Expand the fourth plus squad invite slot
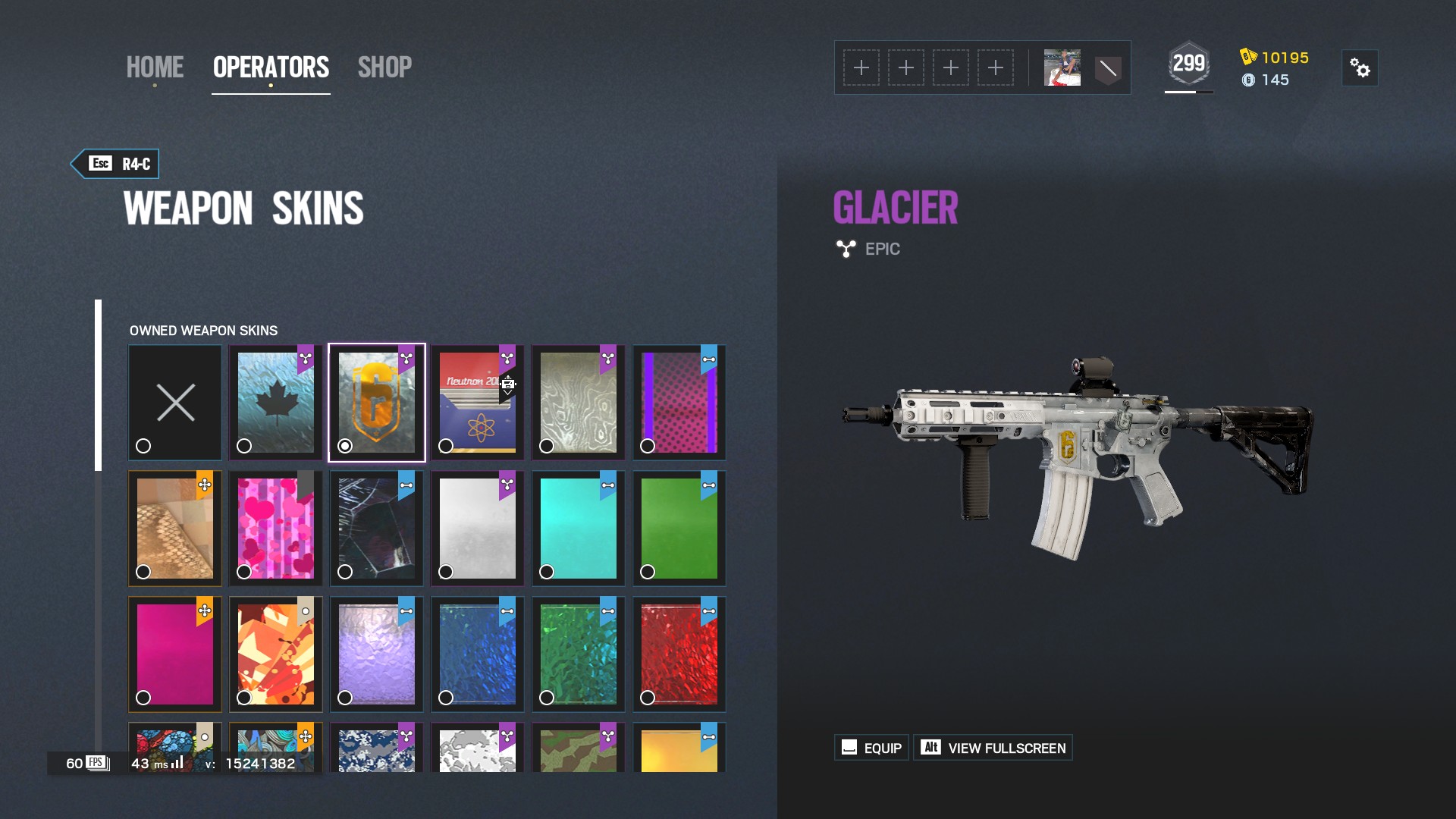The width and height of the screenshot is (1456, 819). (x=996, y=67)
